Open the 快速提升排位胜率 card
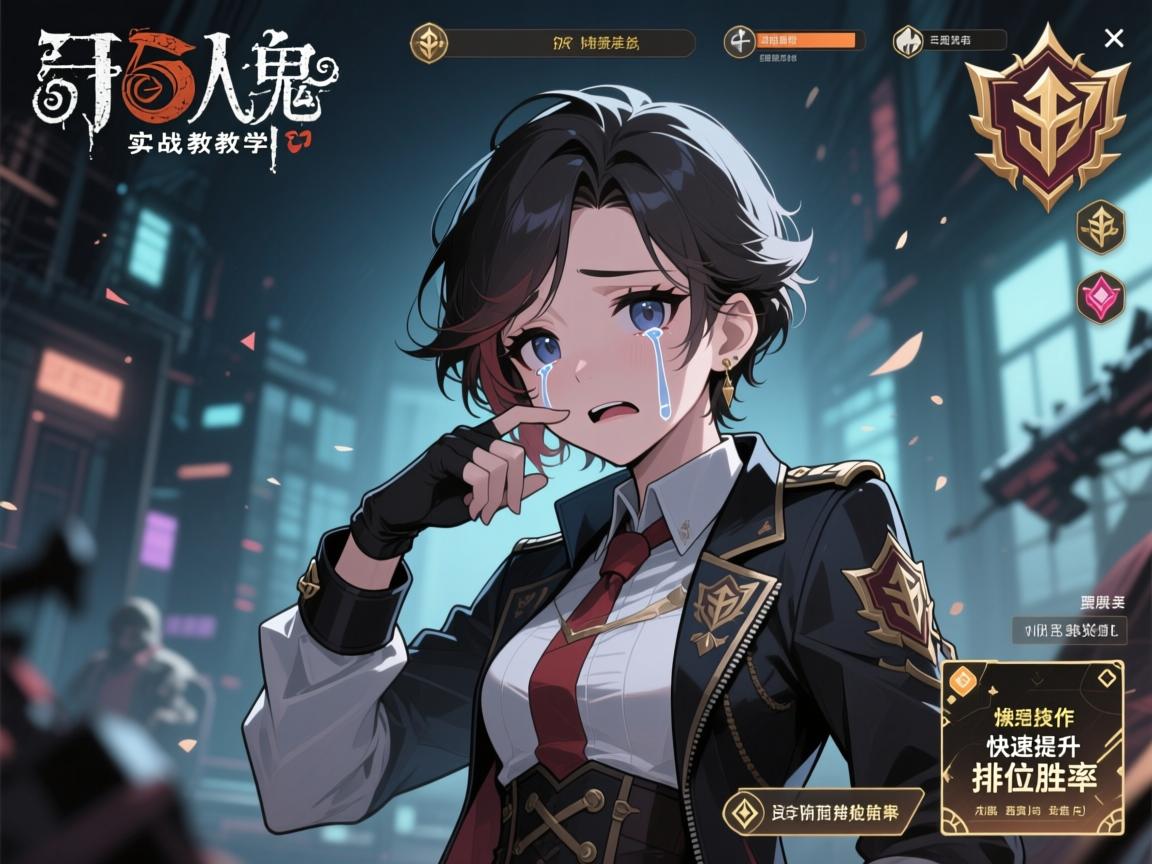The image size is (1152, 864). [x=1033, y=746]
